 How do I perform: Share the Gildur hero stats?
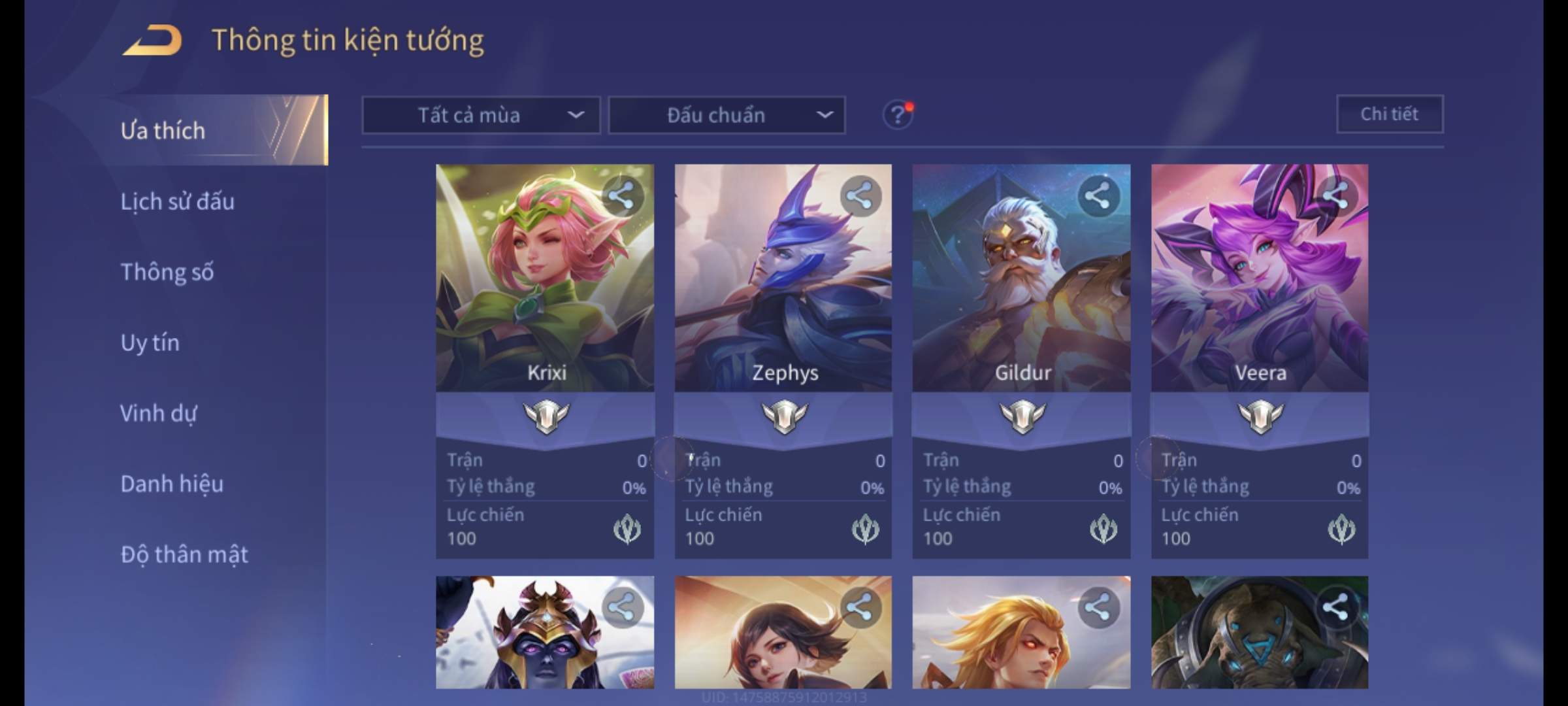1098,195
